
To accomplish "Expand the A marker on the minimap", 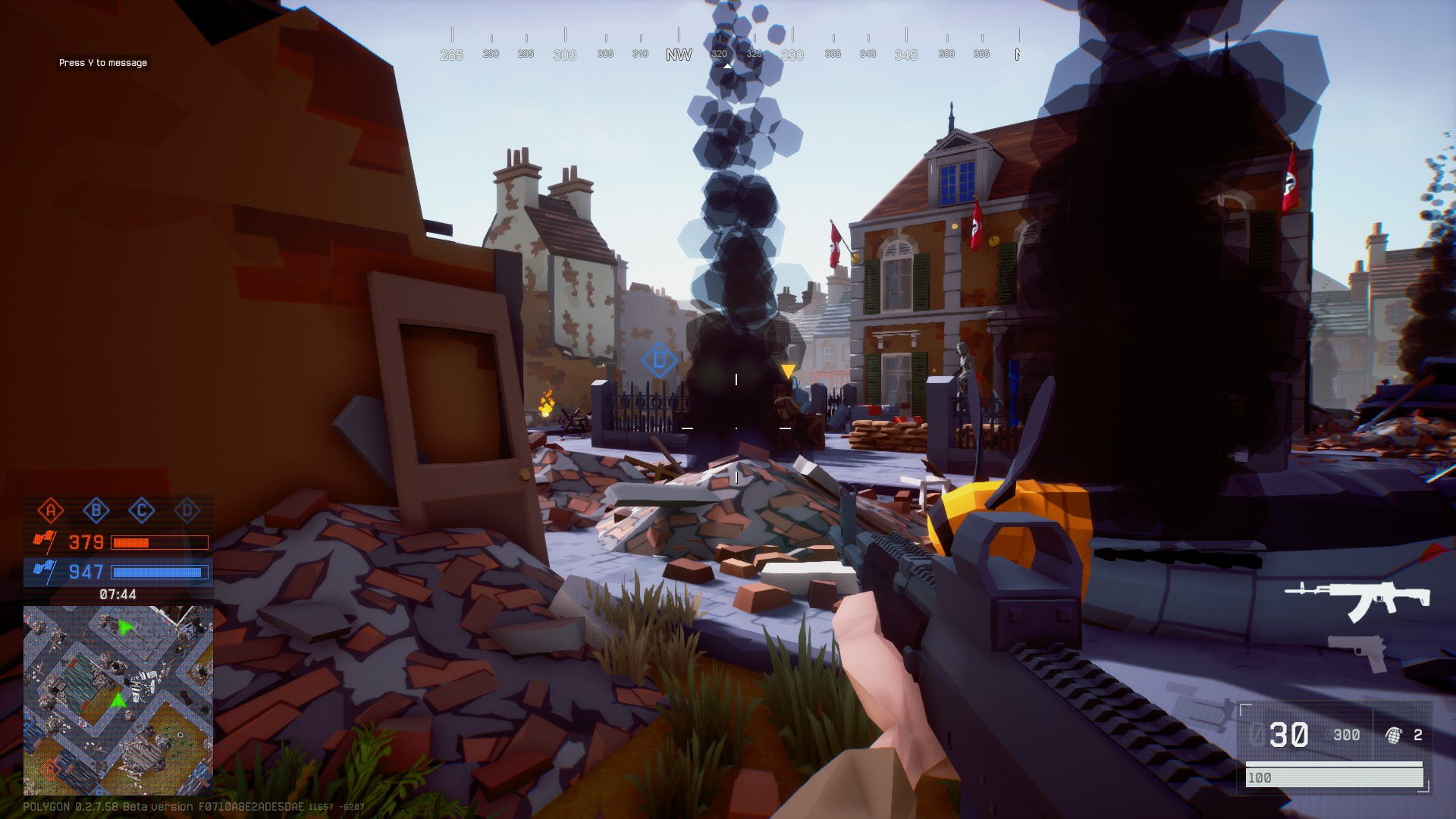I will click(50, 769).
